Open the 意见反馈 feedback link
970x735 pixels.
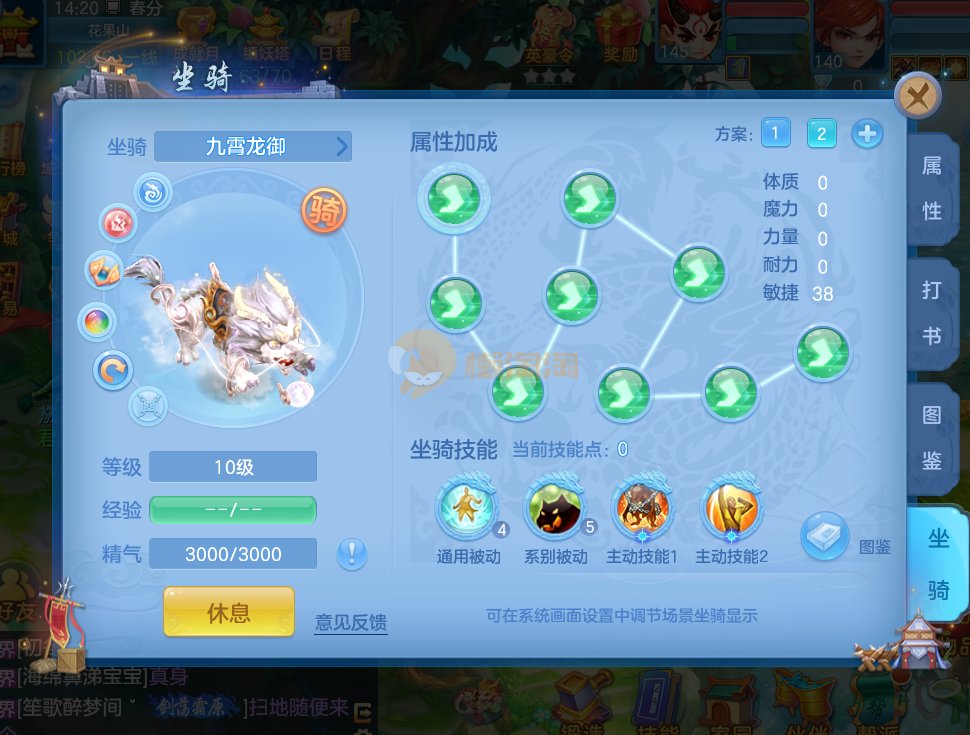350,623
